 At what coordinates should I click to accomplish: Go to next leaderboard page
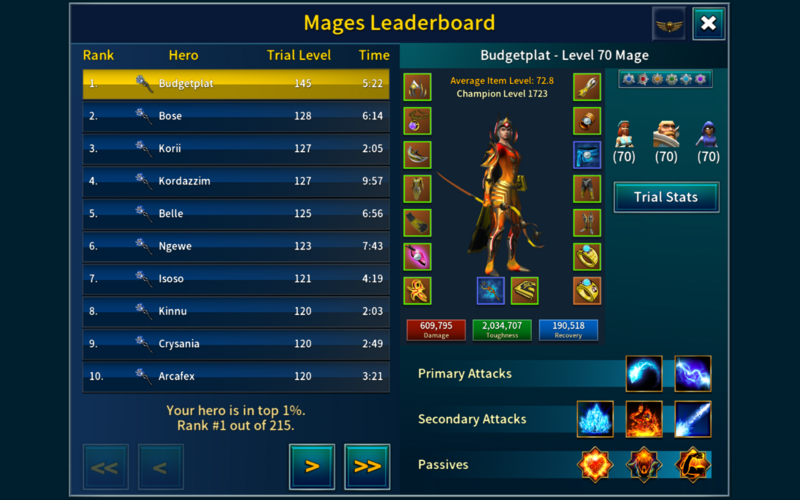(x=312, y=466)
